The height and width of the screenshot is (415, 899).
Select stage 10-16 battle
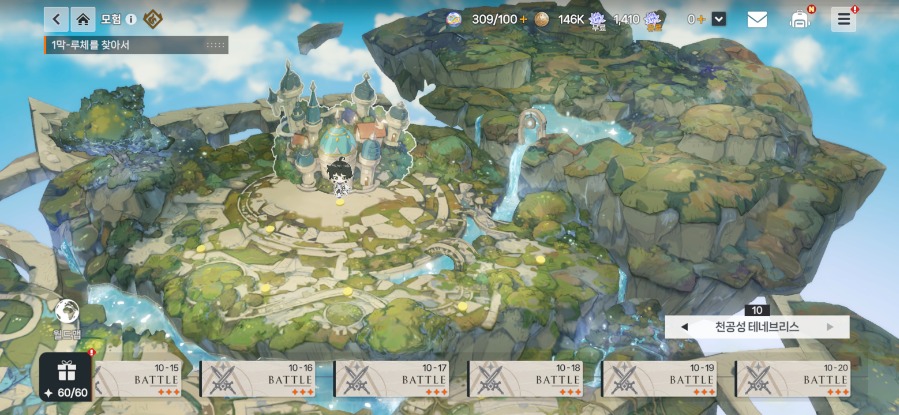tap(259, 380)
